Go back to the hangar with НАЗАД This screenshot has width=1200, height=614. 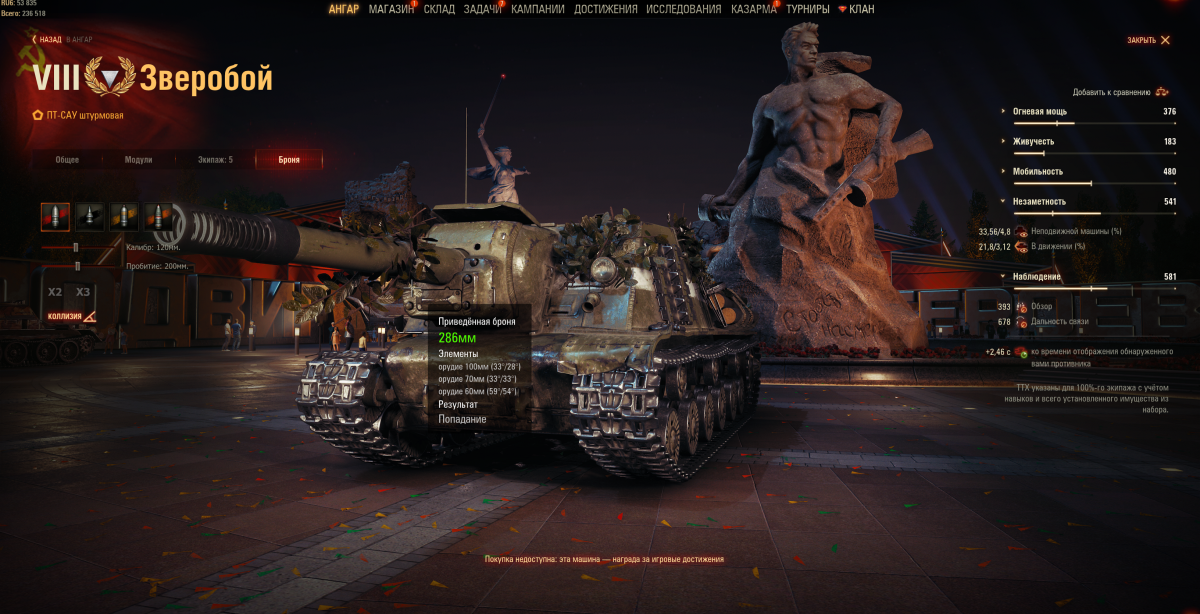point(50,40)
